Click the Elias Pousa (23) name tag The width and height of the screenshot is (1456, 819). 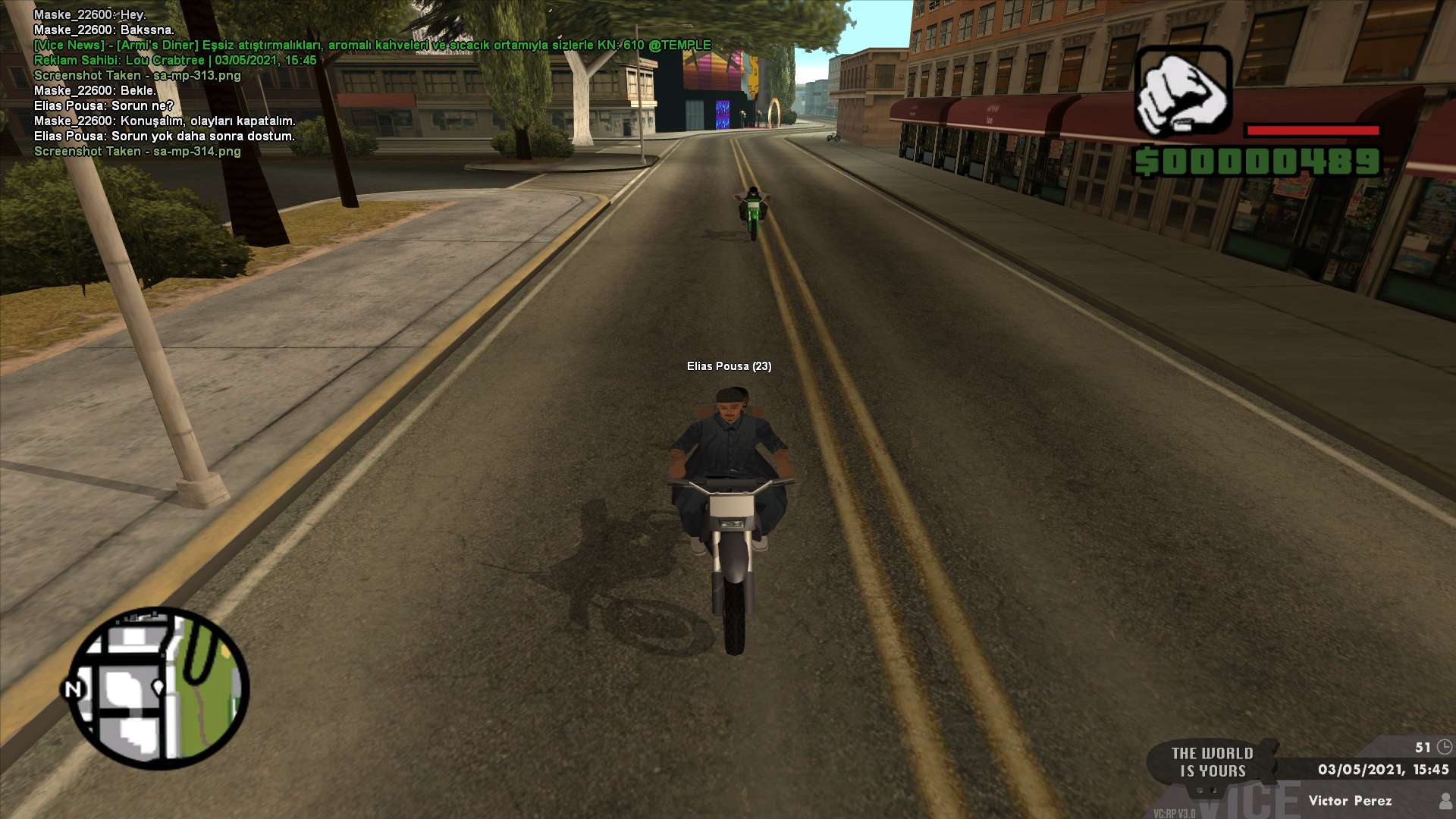(729, 366)
